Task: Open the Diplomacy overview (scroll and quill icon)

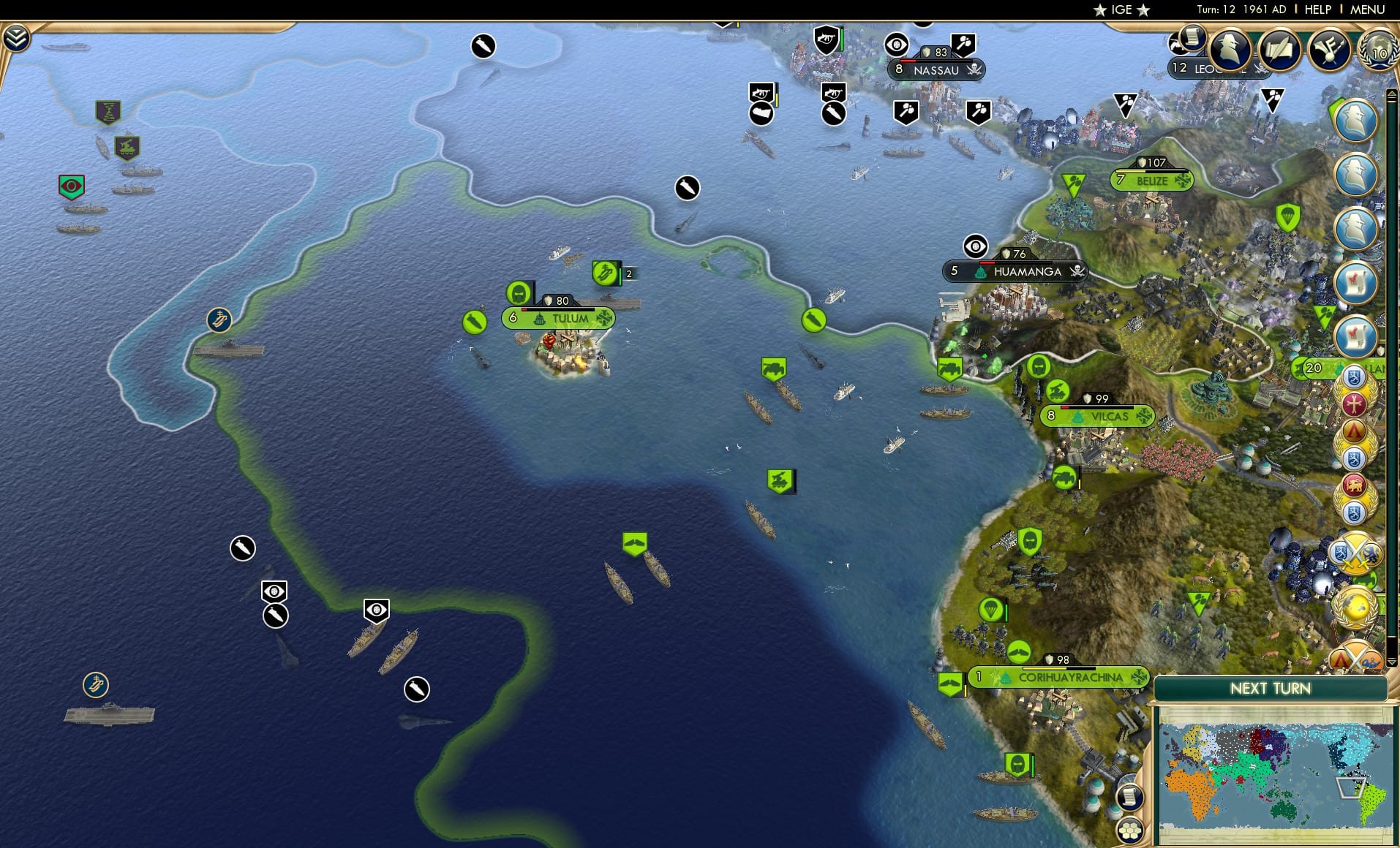Action: pyautogui.click(x=1279, y=50)
